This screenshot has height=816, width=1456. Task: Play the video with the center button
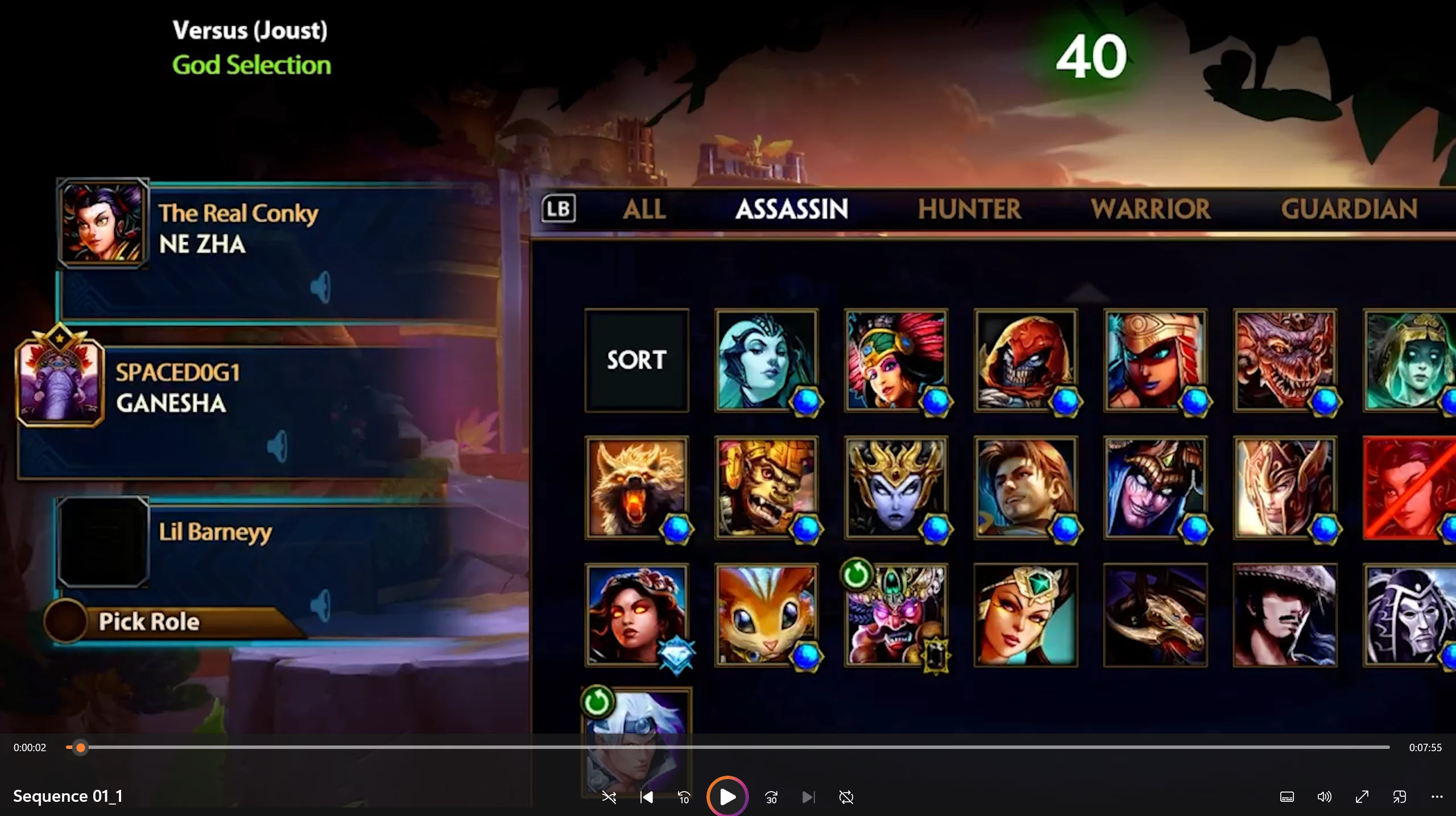click(727, 797)
